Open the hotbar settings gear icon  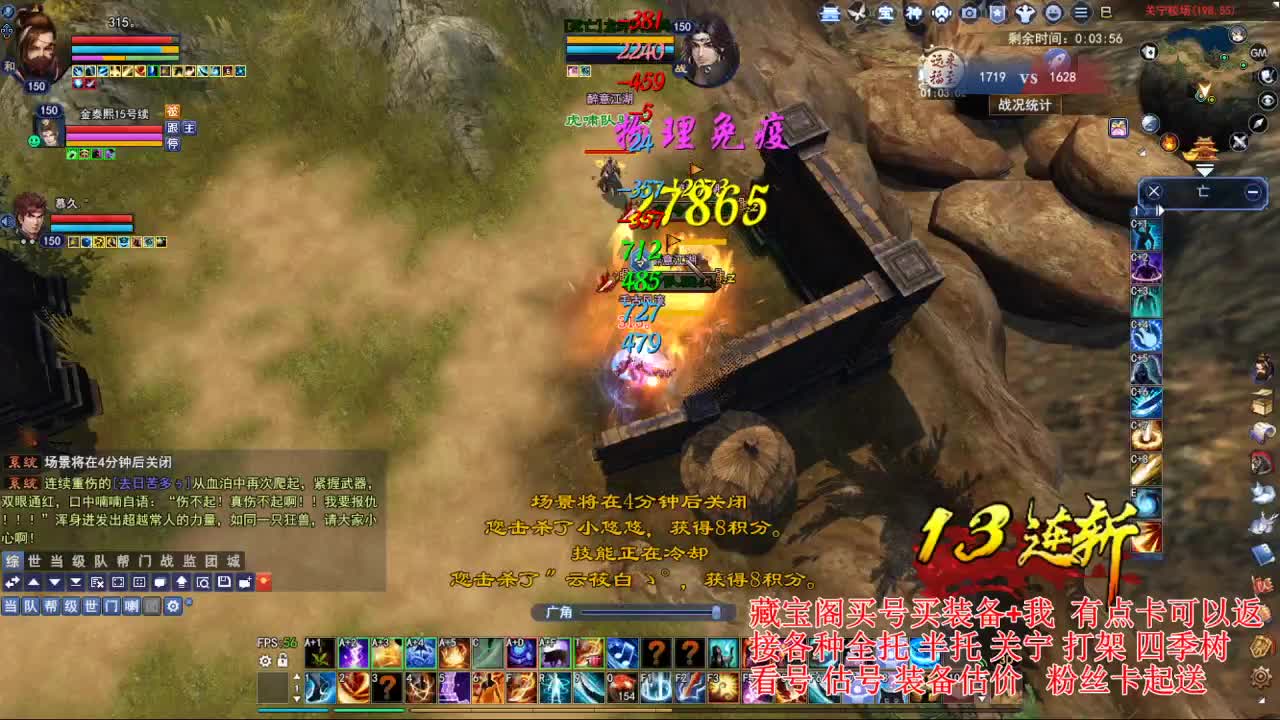[x=265, y=661]
